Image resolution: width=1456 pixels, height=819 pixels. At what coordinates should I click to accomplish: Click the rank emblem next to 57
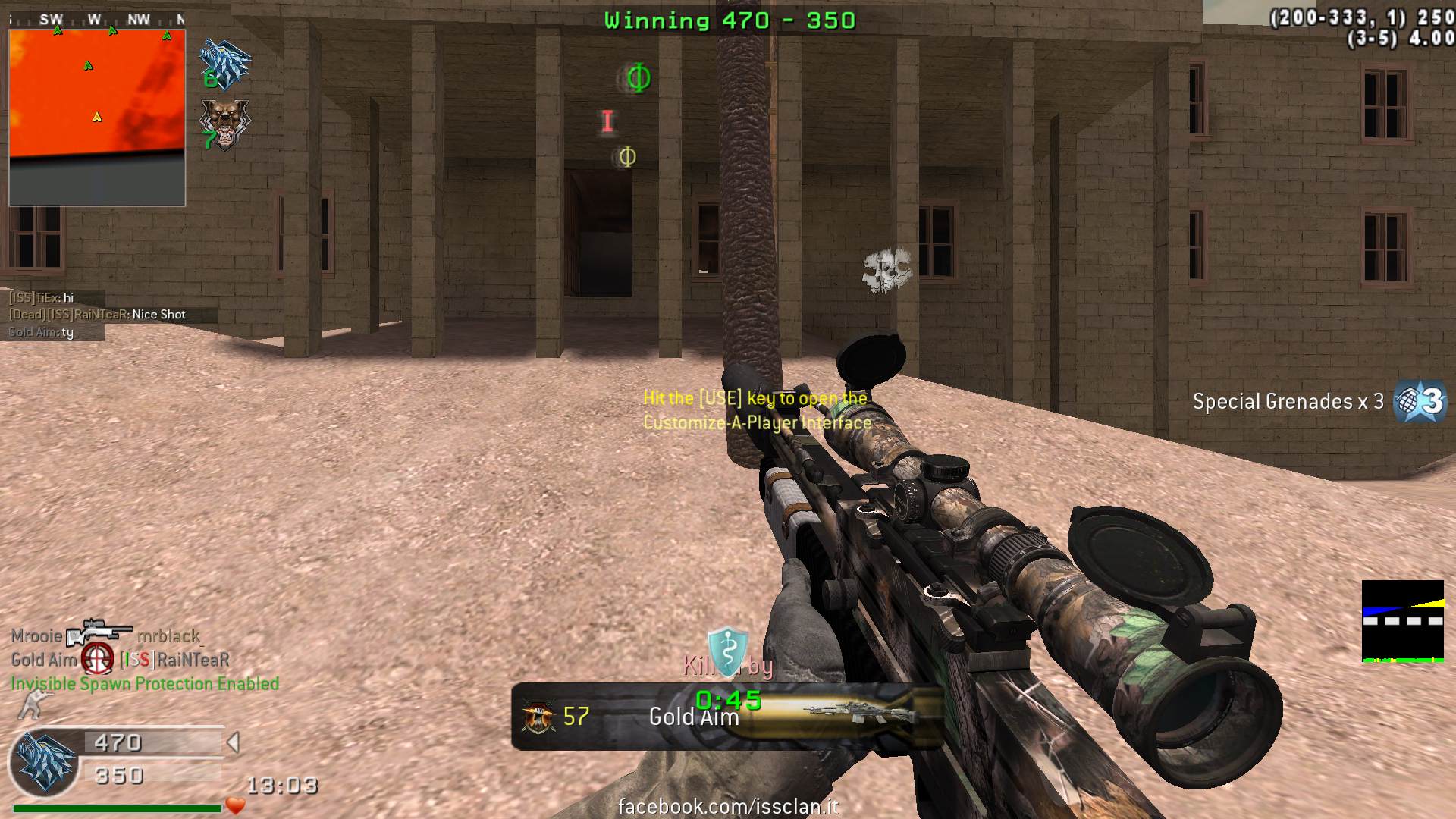[538, 717]
